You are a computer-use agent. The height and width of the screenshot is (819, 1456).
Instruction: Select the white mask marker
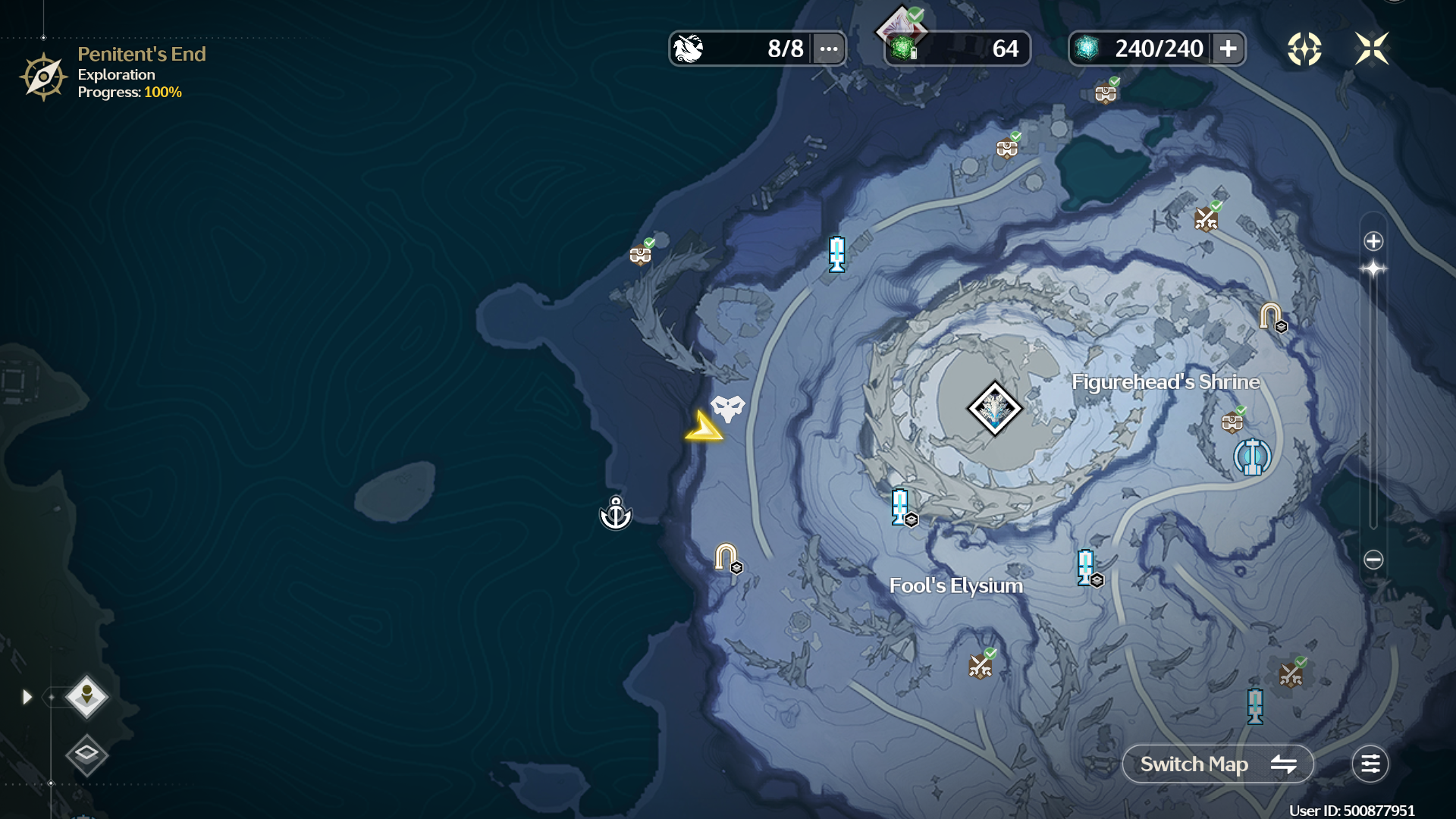[x=728, y=408]
